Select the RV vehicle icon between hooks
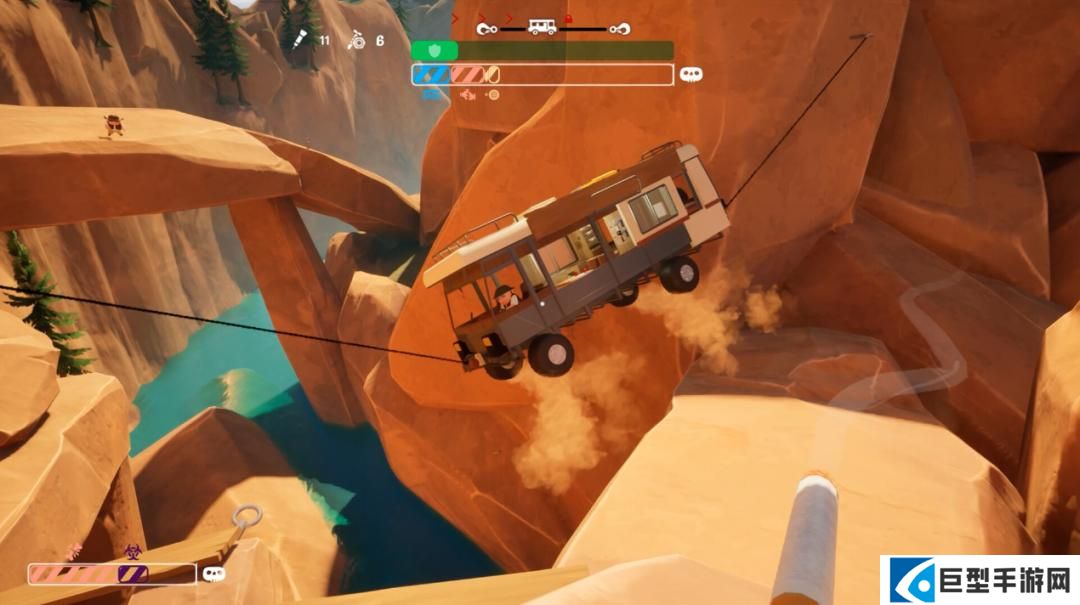This screenshot has width=1080, height=605. [x=542, y=27]
